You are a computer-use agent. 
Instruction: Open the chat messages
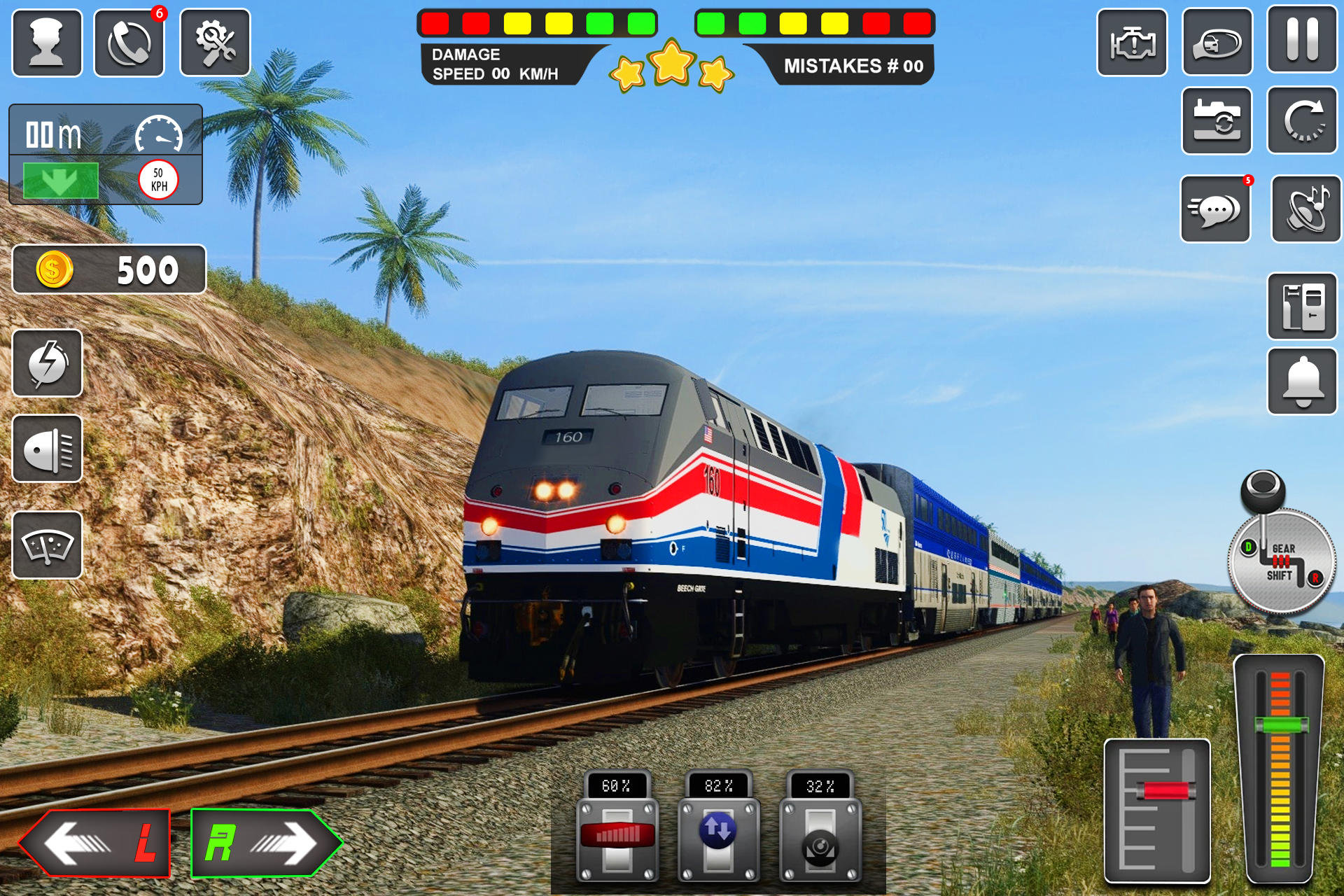pyautogui.click(x=1215, y=208)
